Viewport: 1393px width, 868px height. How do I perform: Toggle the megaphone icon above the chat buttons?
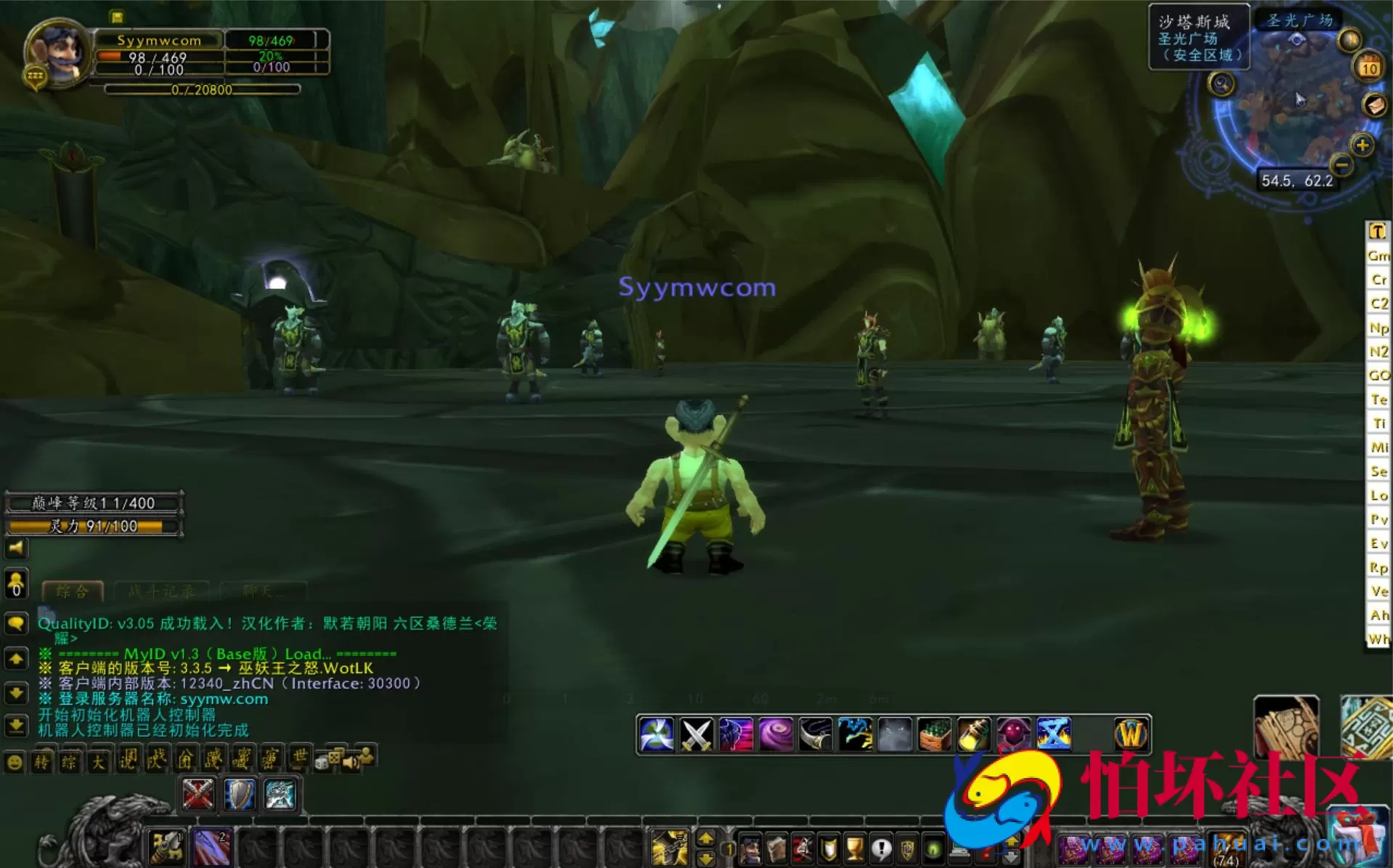click(17, 549)
